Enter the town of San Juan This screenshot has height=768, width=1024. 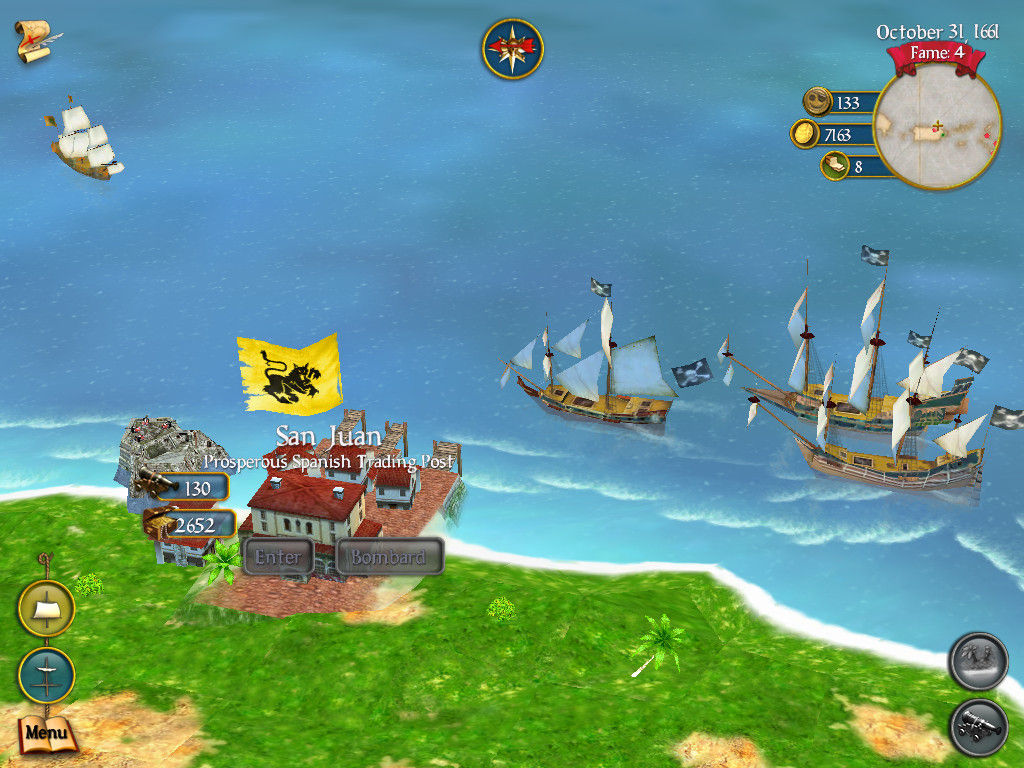[277, 557]
